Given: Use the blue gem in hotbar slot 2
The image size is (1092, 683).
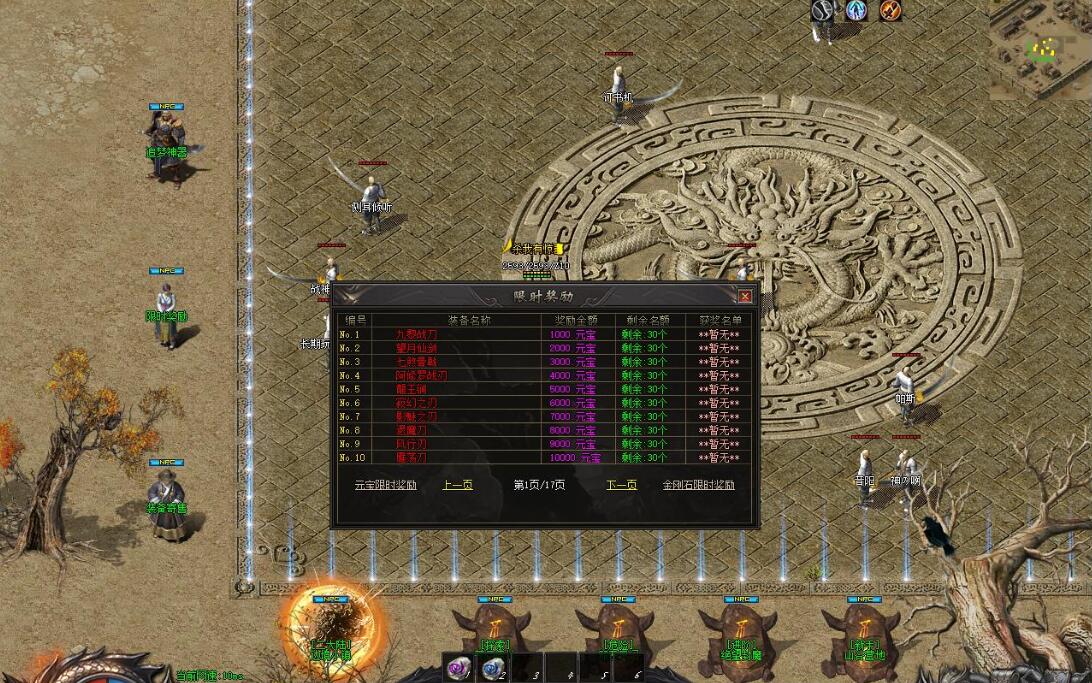Looking at the screenshot, I should pos(491,668).
